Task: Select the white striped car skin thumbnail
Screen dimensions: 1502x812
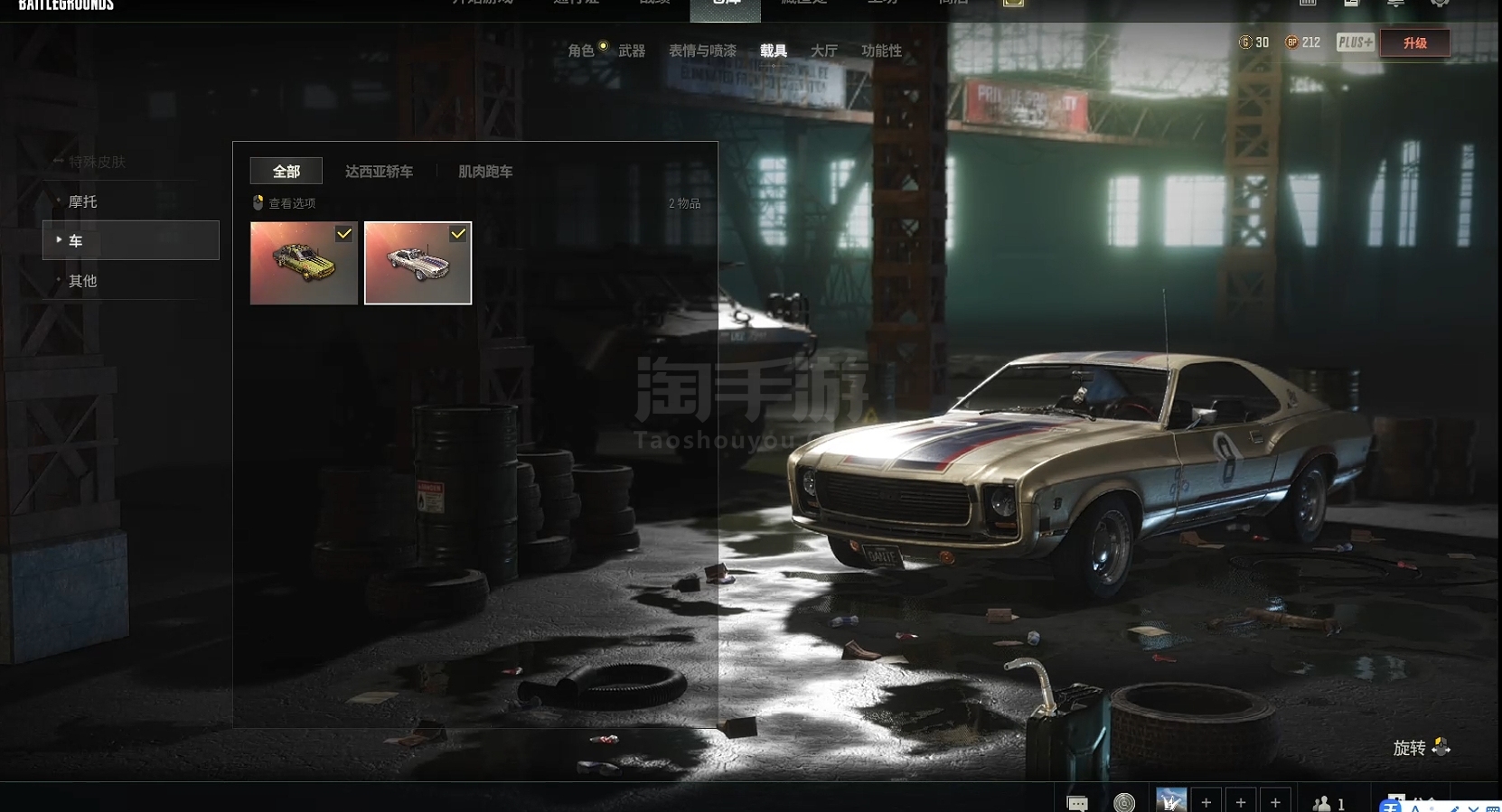Action: (x=418, y=263)
